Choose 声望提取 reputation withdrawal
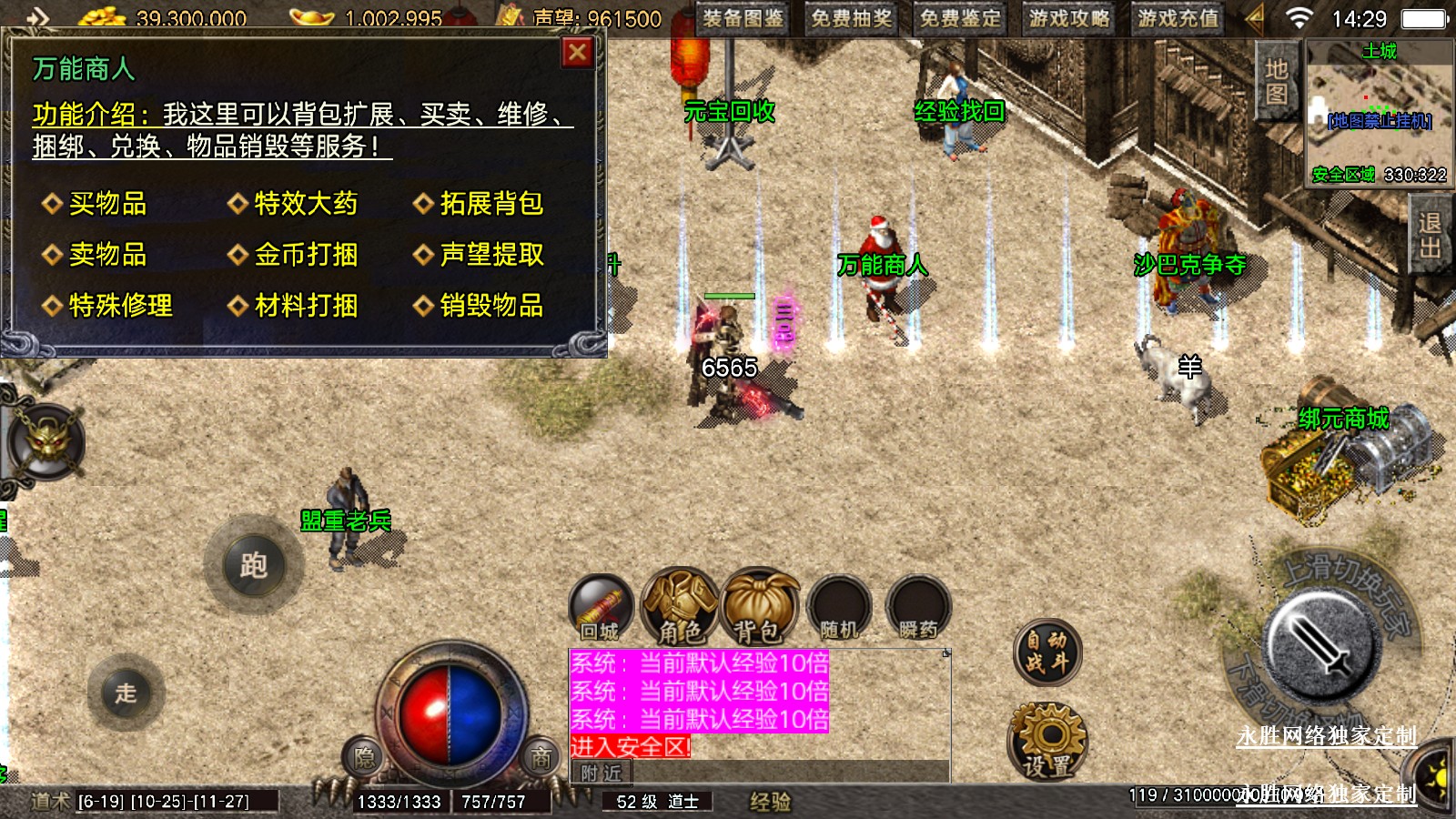Image resolution: width=1456 pixels, height=819 pixels. (x=491, y=255)
